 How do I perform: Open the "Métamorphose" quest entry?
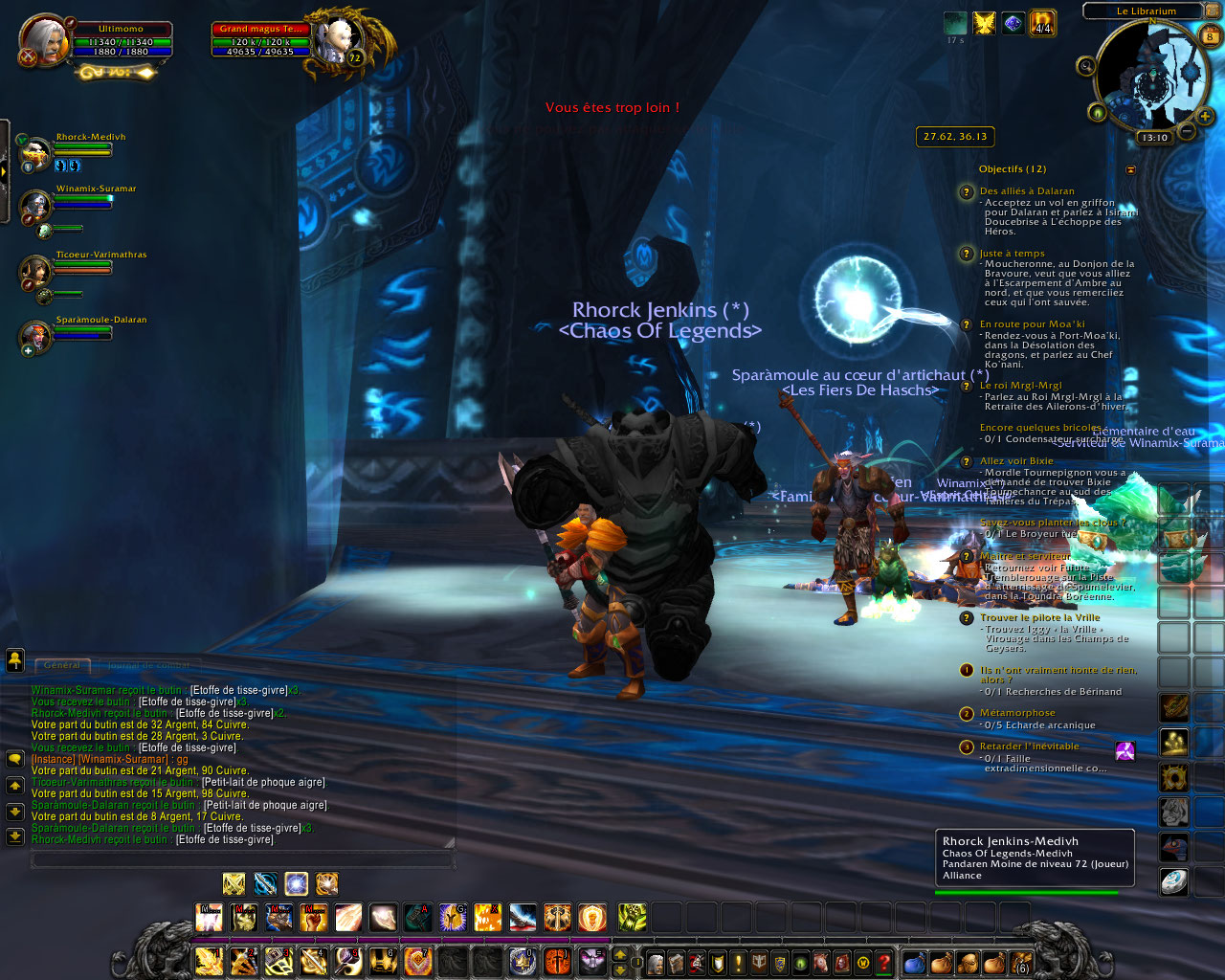tap(1017, 713)
